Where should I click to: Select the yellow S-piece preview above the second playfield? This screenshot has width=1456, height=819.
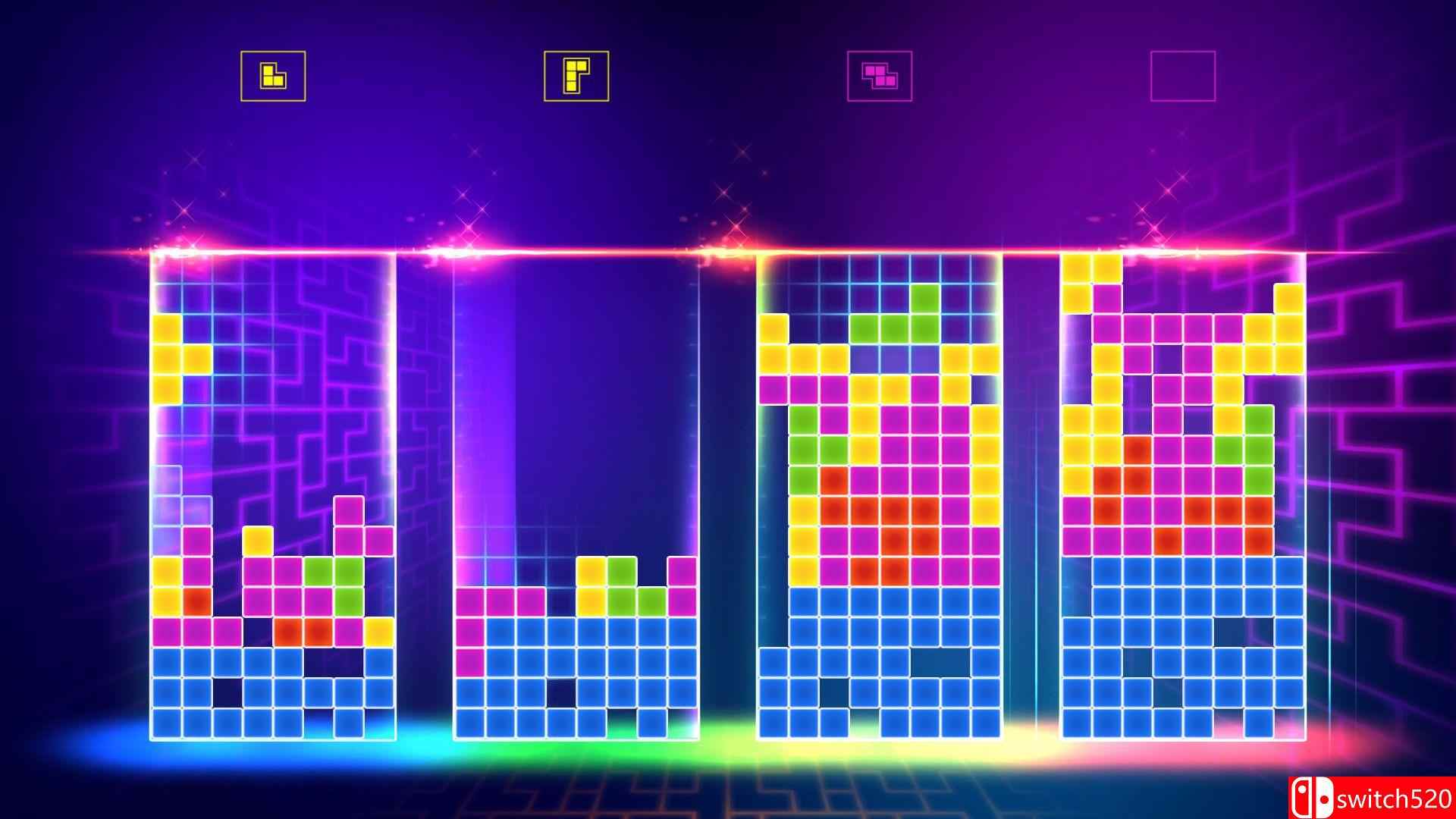576,75
